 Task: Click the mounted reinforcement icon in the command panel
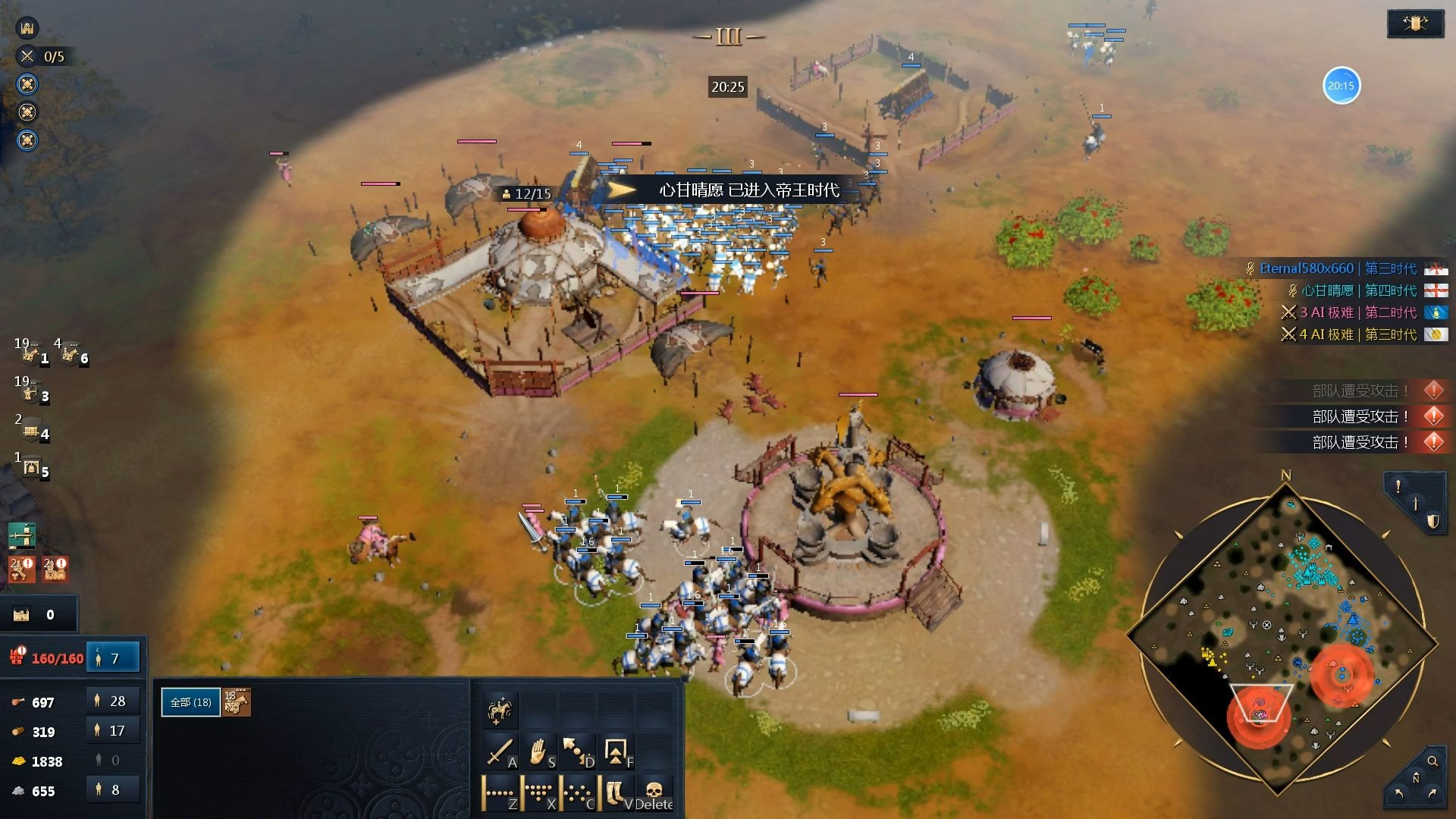coord(500,711)
